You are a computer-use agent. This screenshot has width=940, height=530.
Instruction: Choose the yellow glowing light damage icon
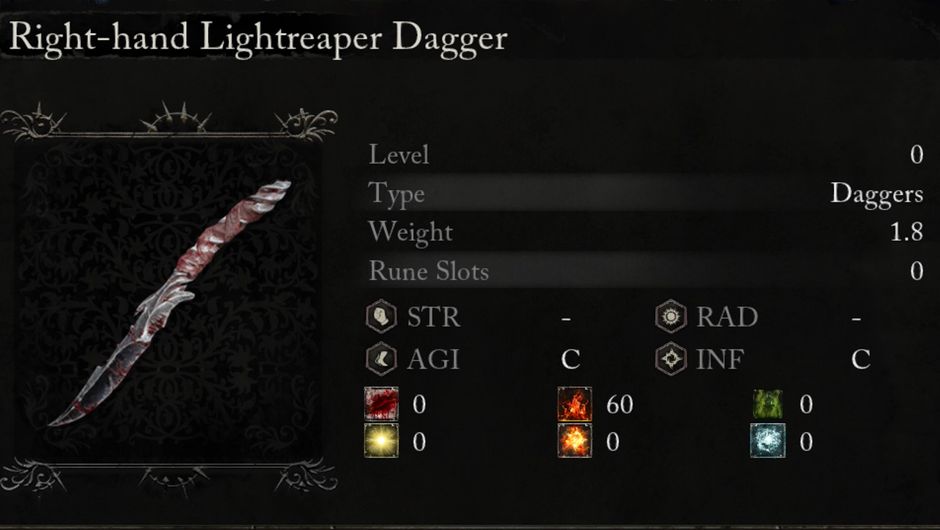pyautogui.click(x=381, y=441)
